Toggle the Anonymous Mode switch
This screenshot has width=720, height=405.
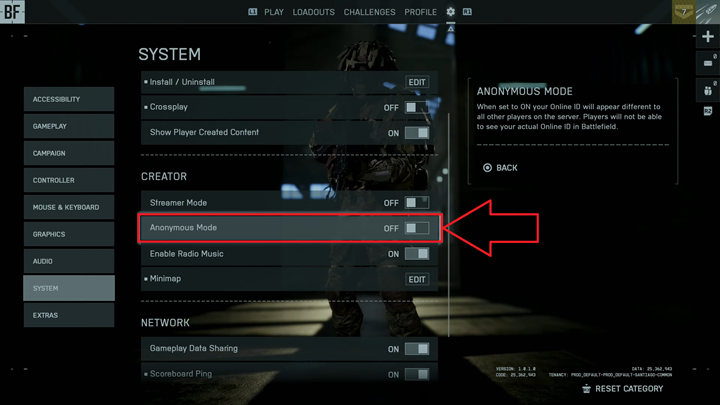[416, 228]
